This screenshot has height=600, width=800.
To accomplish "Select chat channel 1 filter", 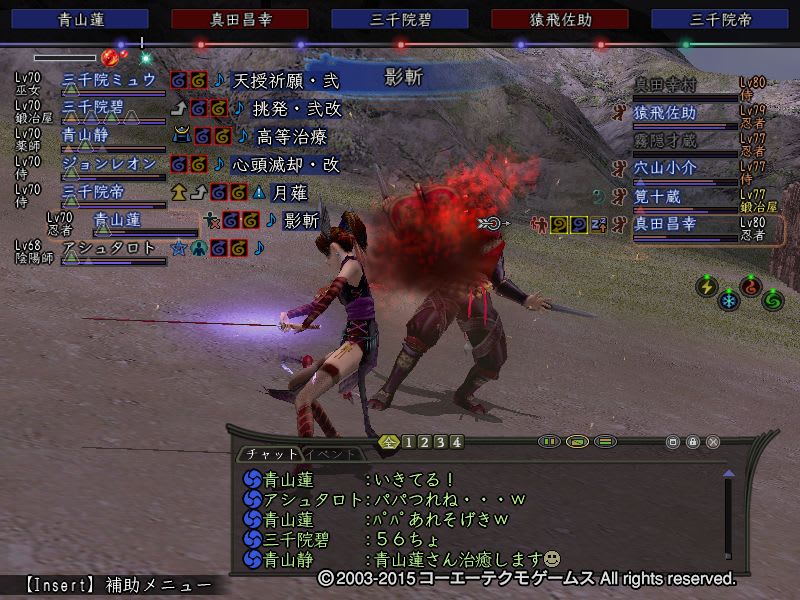I will point(408,442).
